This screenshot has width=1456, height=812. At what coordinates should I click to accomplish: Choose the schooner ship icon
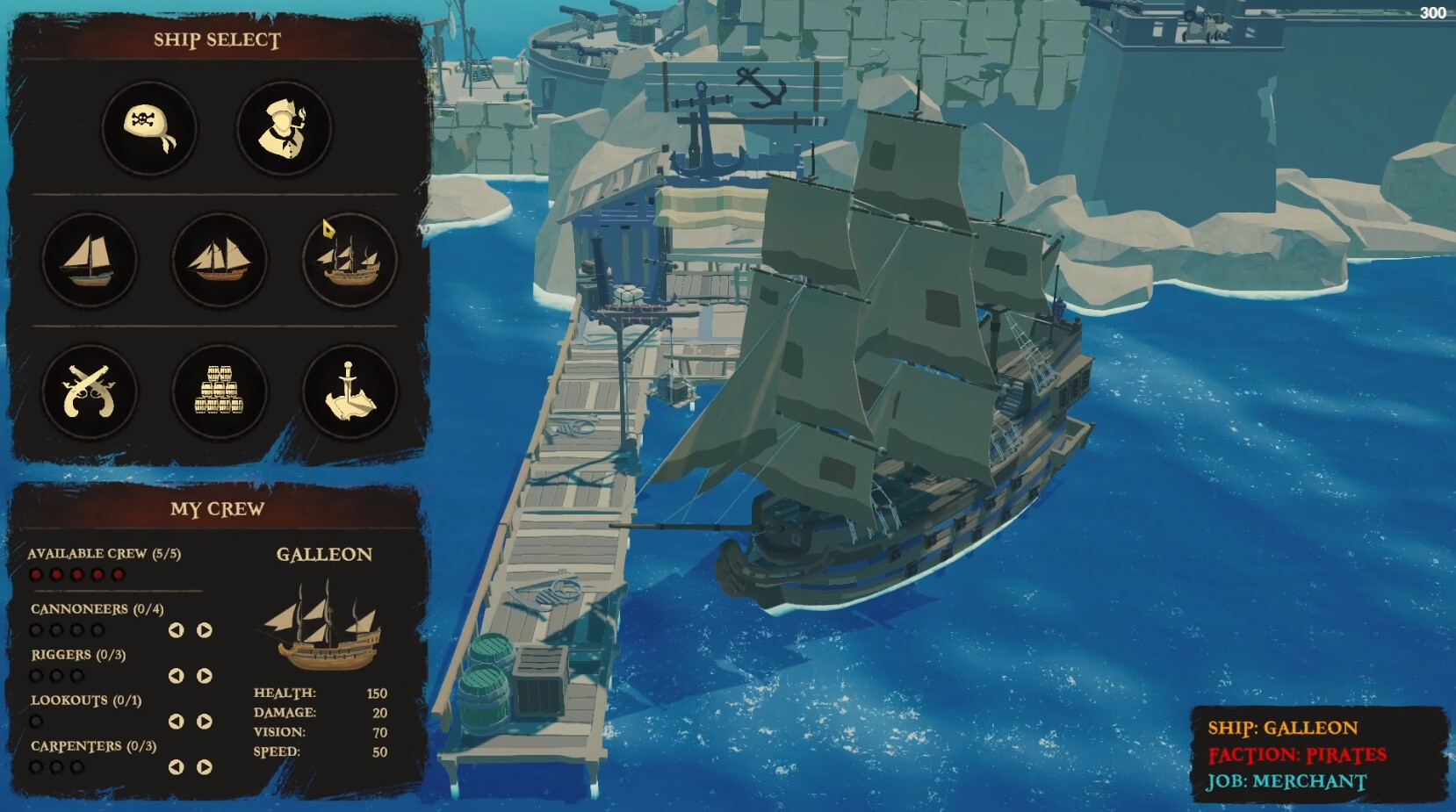219,260
